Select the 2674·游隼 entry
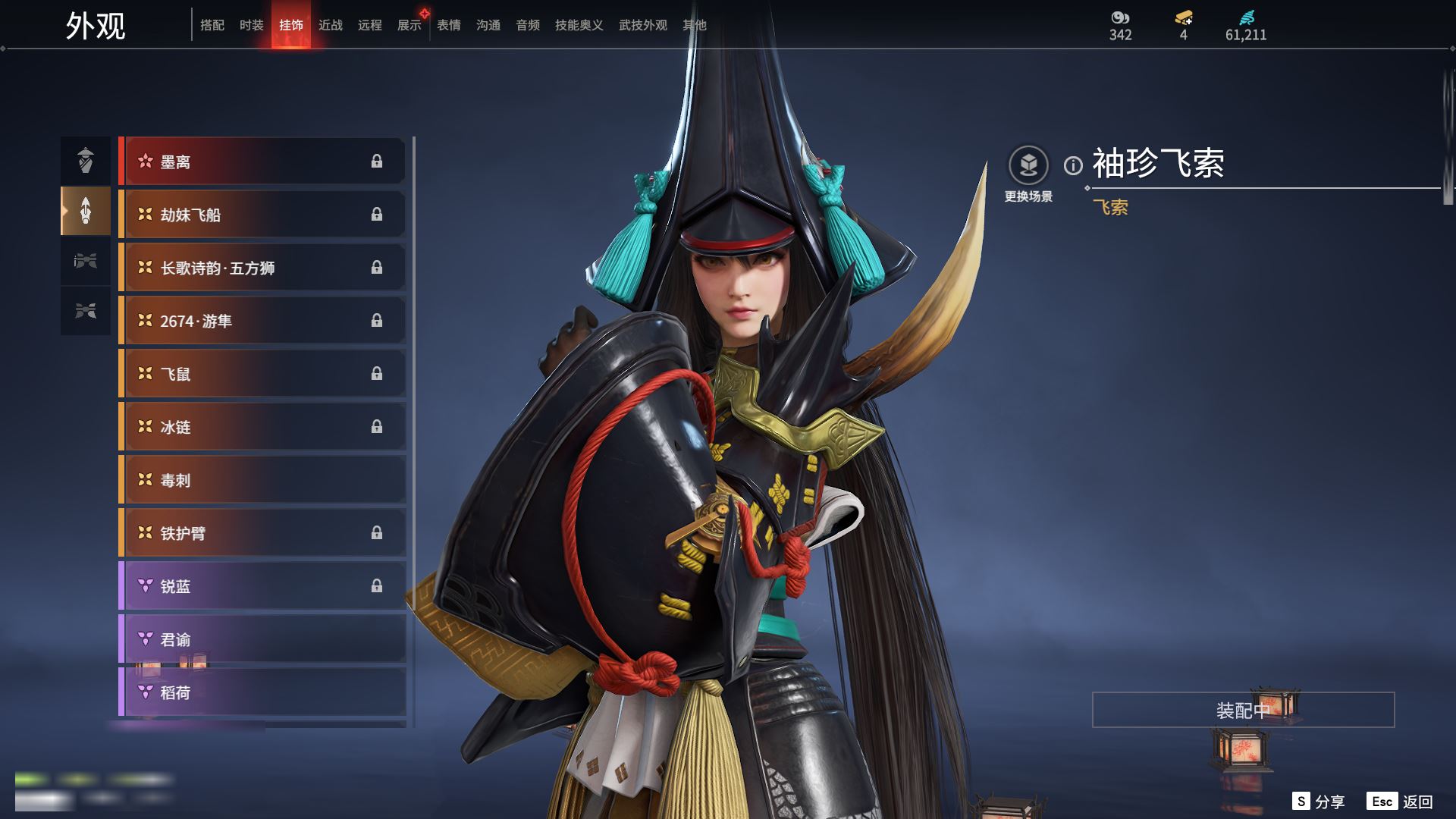The width and height of the screenshot is (1456, 819). (x=262, y=321)
